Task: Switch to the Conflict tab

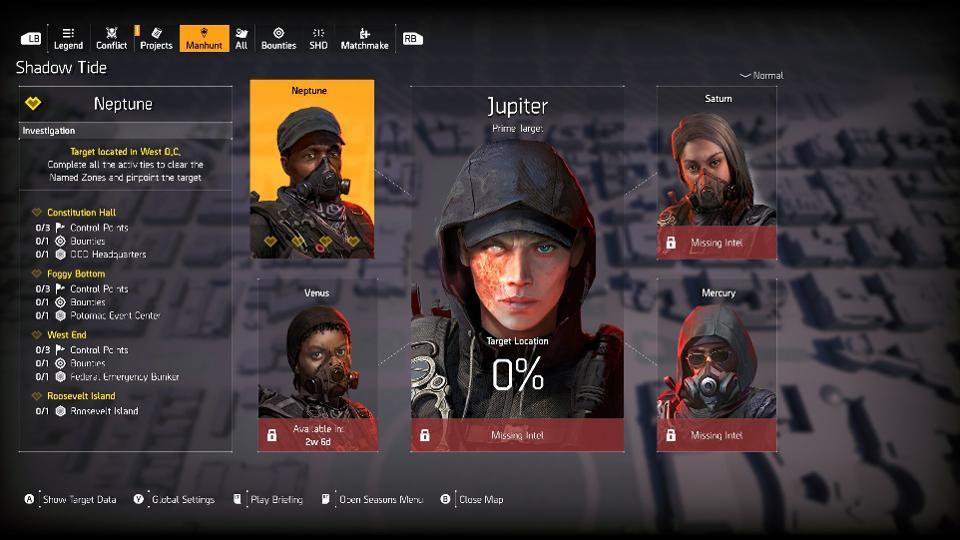Action: click(111, 38)
